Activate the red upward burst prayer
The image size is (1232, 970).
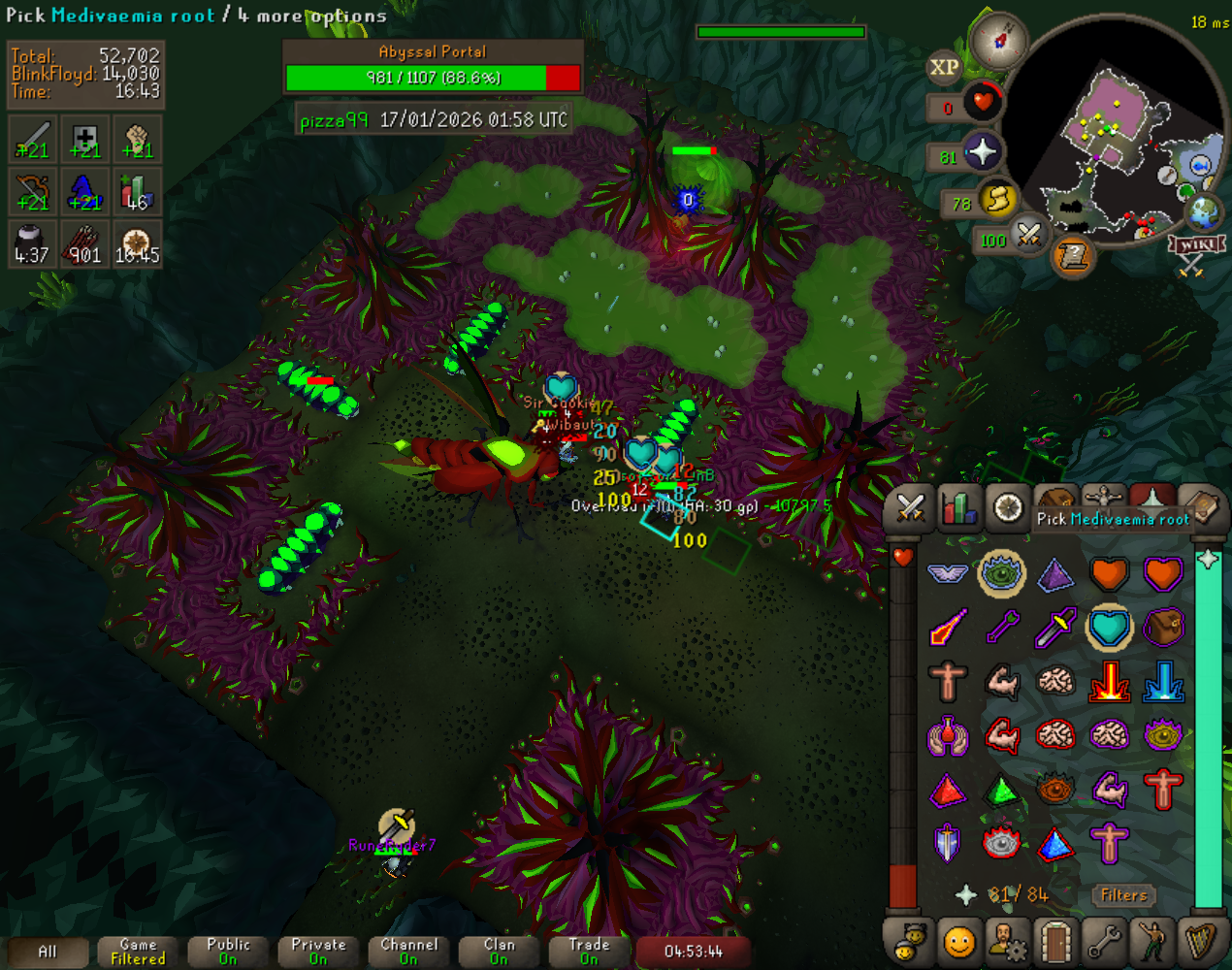coord(1109,682)
